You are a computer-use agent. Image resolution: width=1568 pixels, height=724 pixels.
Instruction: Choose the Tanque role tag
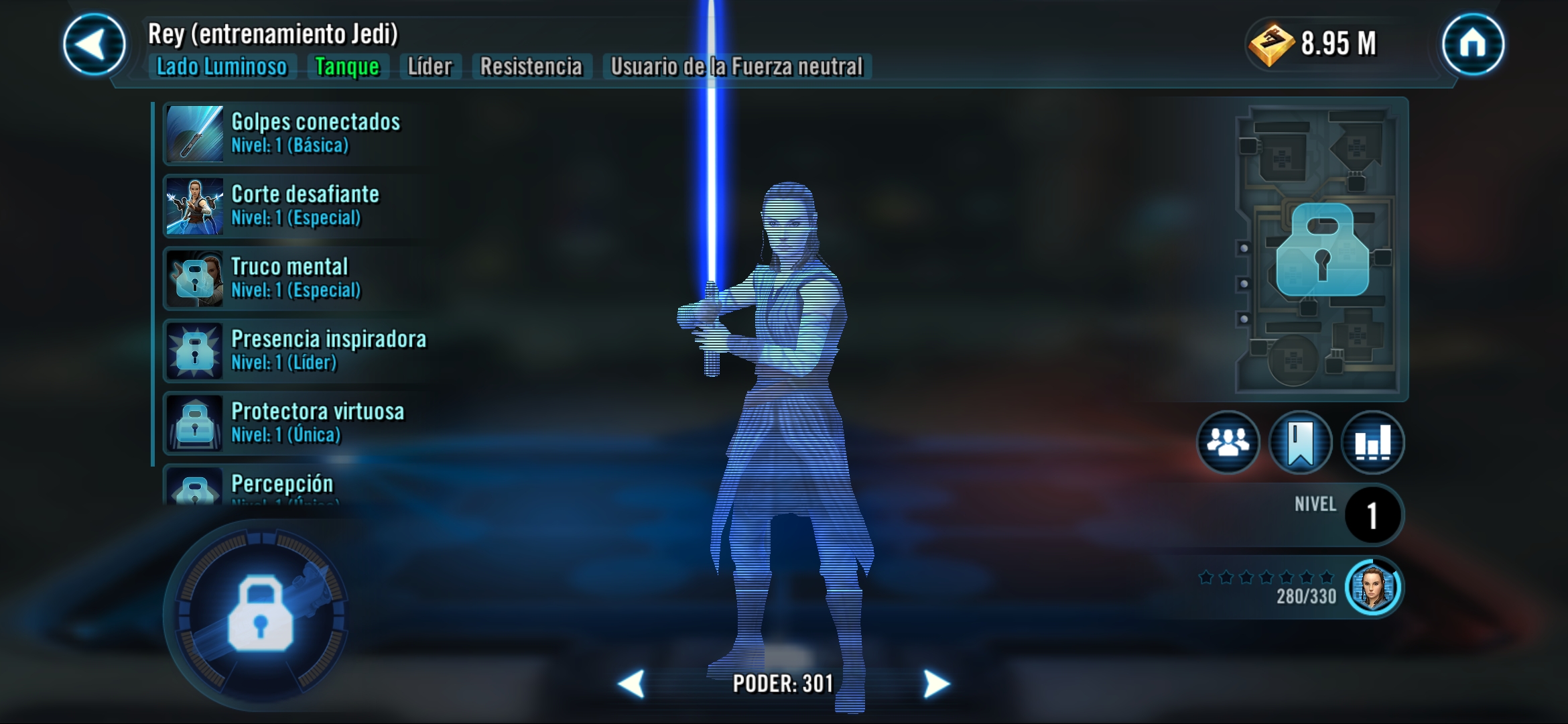pyautogui.click(x=347, y=67)
